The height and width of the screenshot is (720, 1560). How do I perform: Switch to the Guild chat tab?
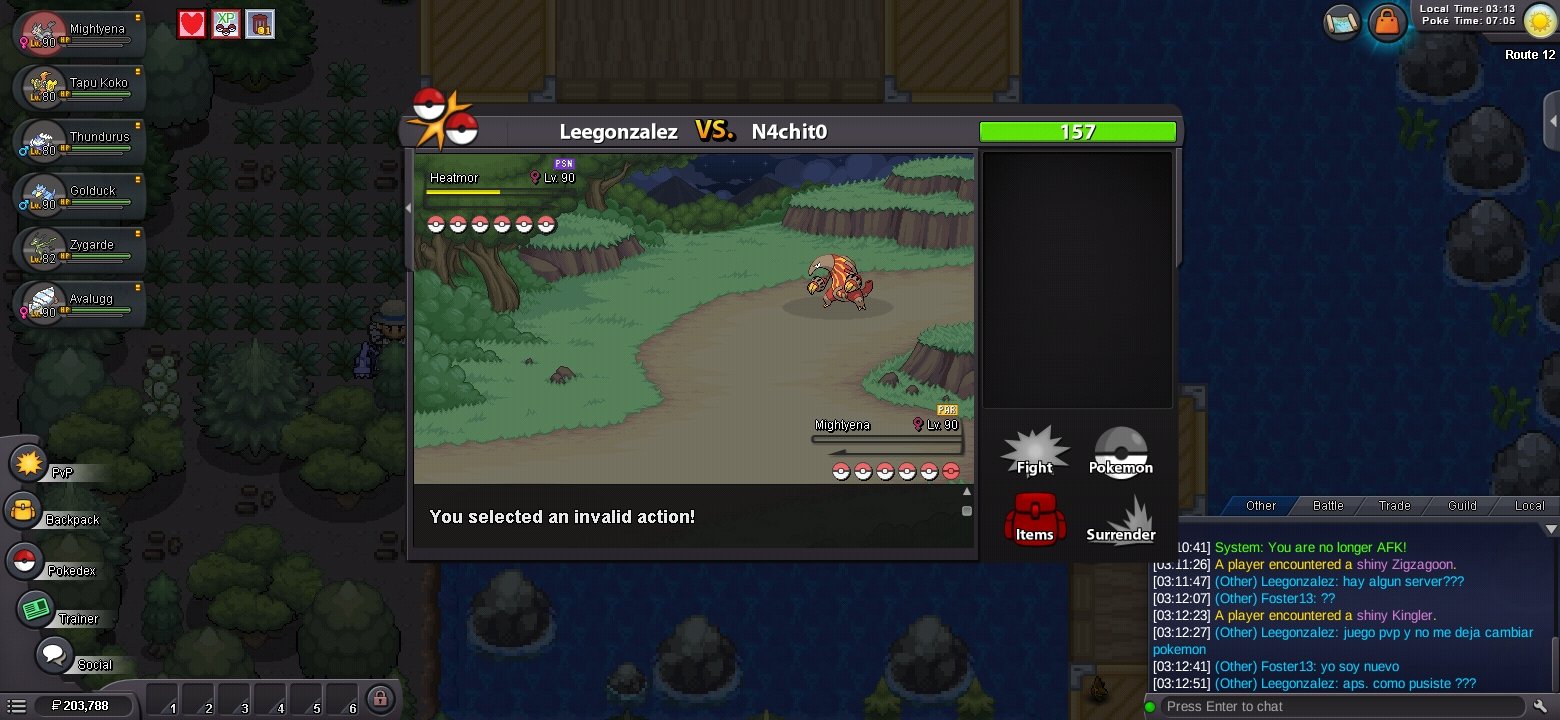click(x=1462, y=506)
